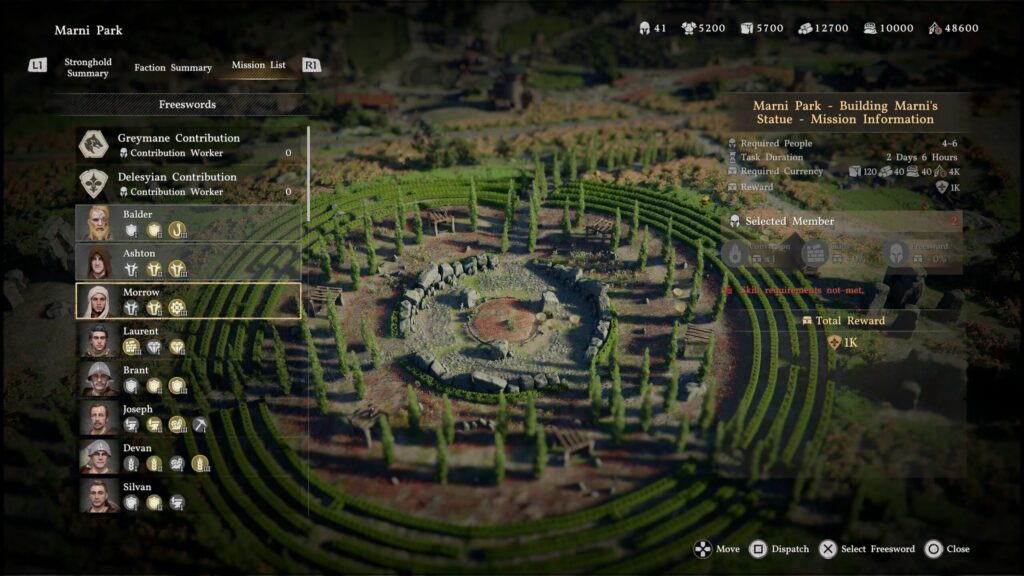The image size is (1024, 576).
Task: Pick Devan from the Freeswords list
Action: [187, 456]
